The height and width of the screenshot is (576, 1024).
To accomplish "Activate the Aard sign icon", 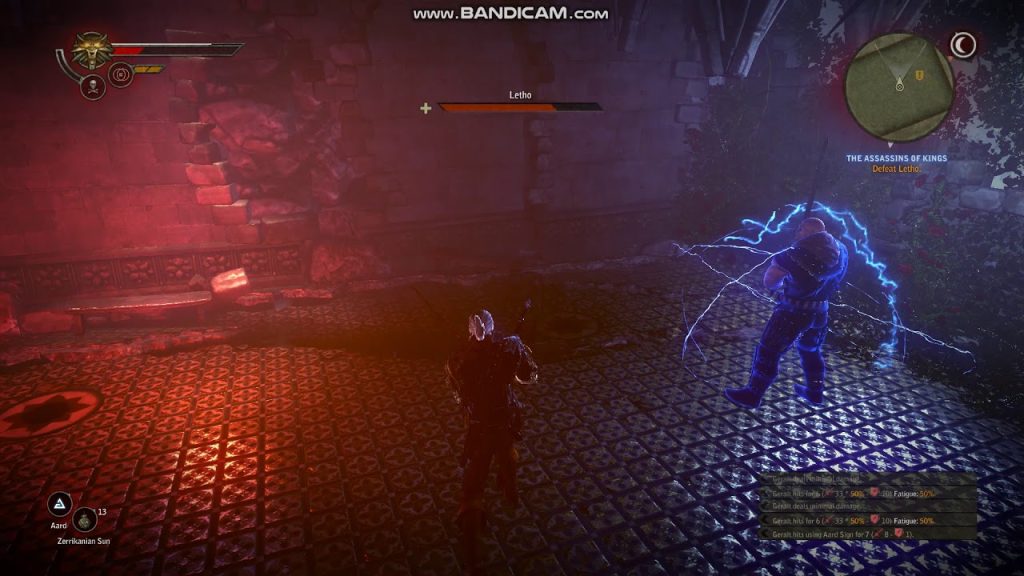I will pos(61,503).
